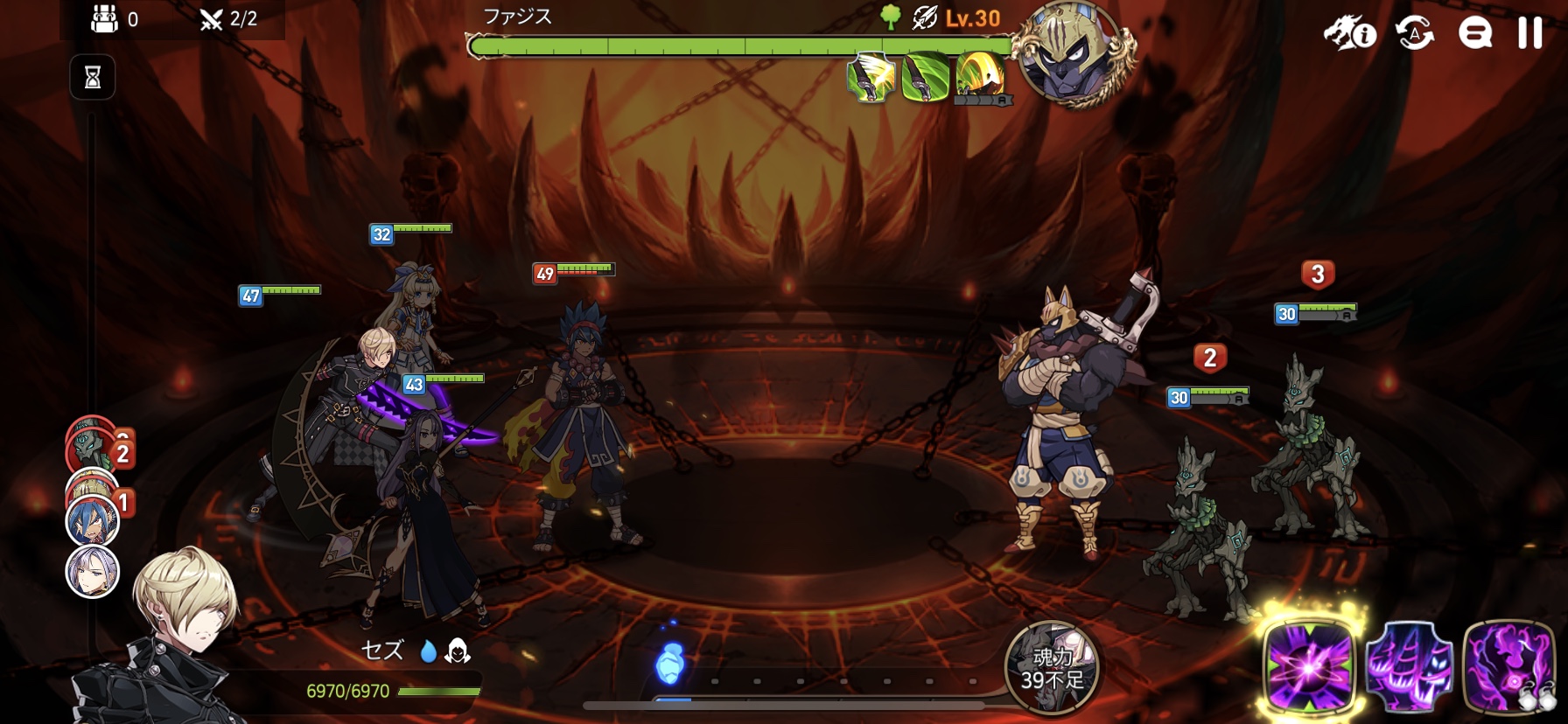Select the blue-haired hero turn portrait
The height and width of the screenshot is (724, 1568).
pos(92,520)
